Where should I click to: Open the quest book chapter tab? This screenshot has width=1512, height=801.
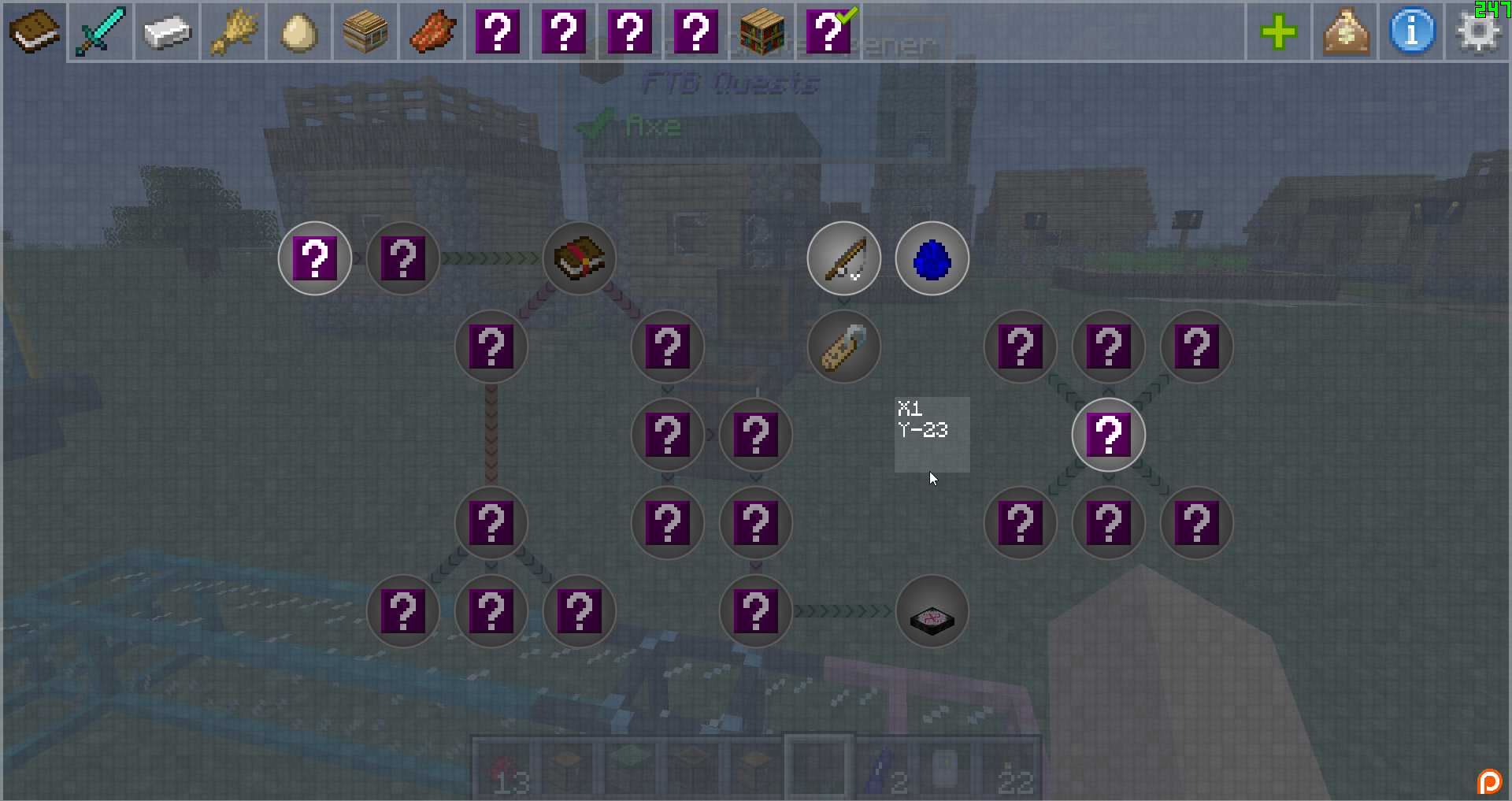coord(35,32)
